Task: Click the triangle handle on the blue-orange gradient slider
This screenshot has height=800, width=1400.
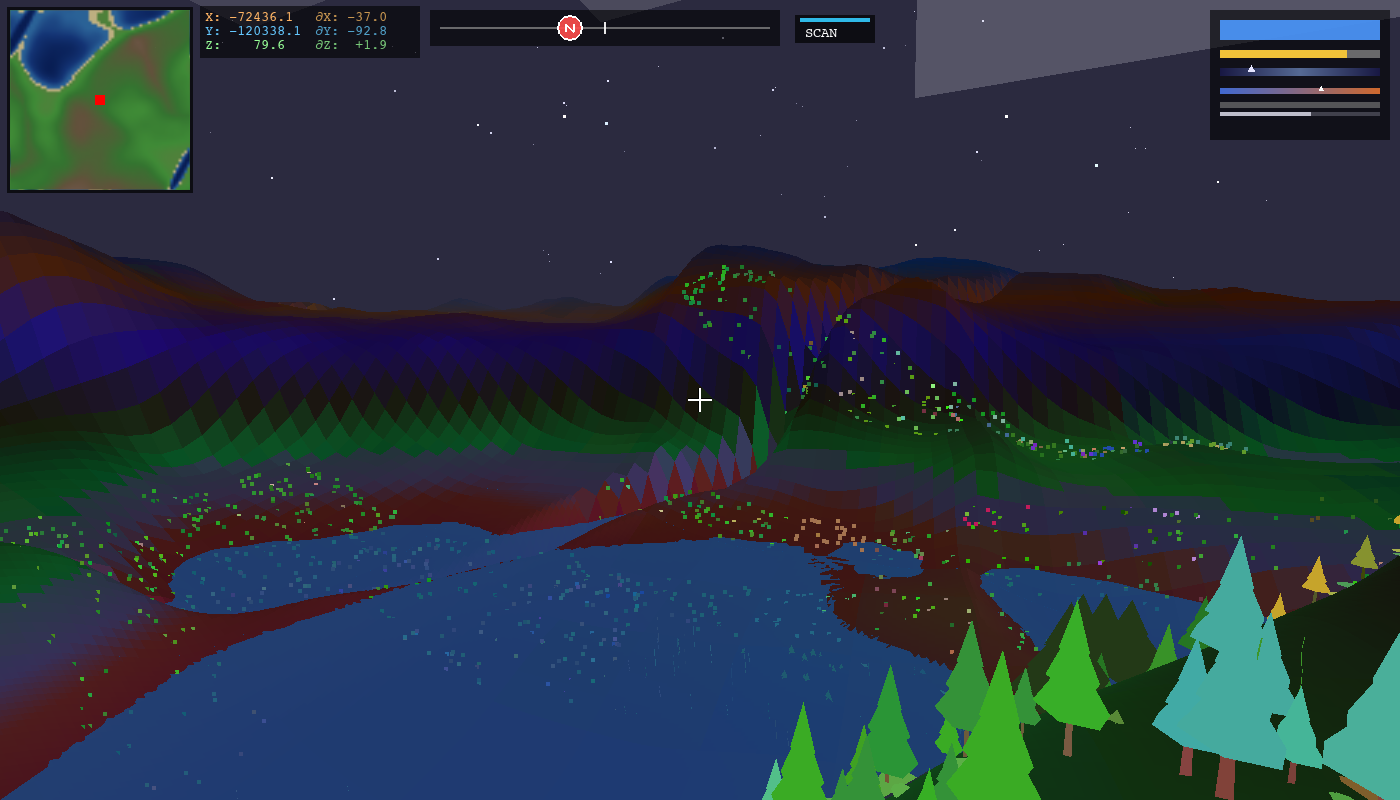Action: coord(1321,89)
